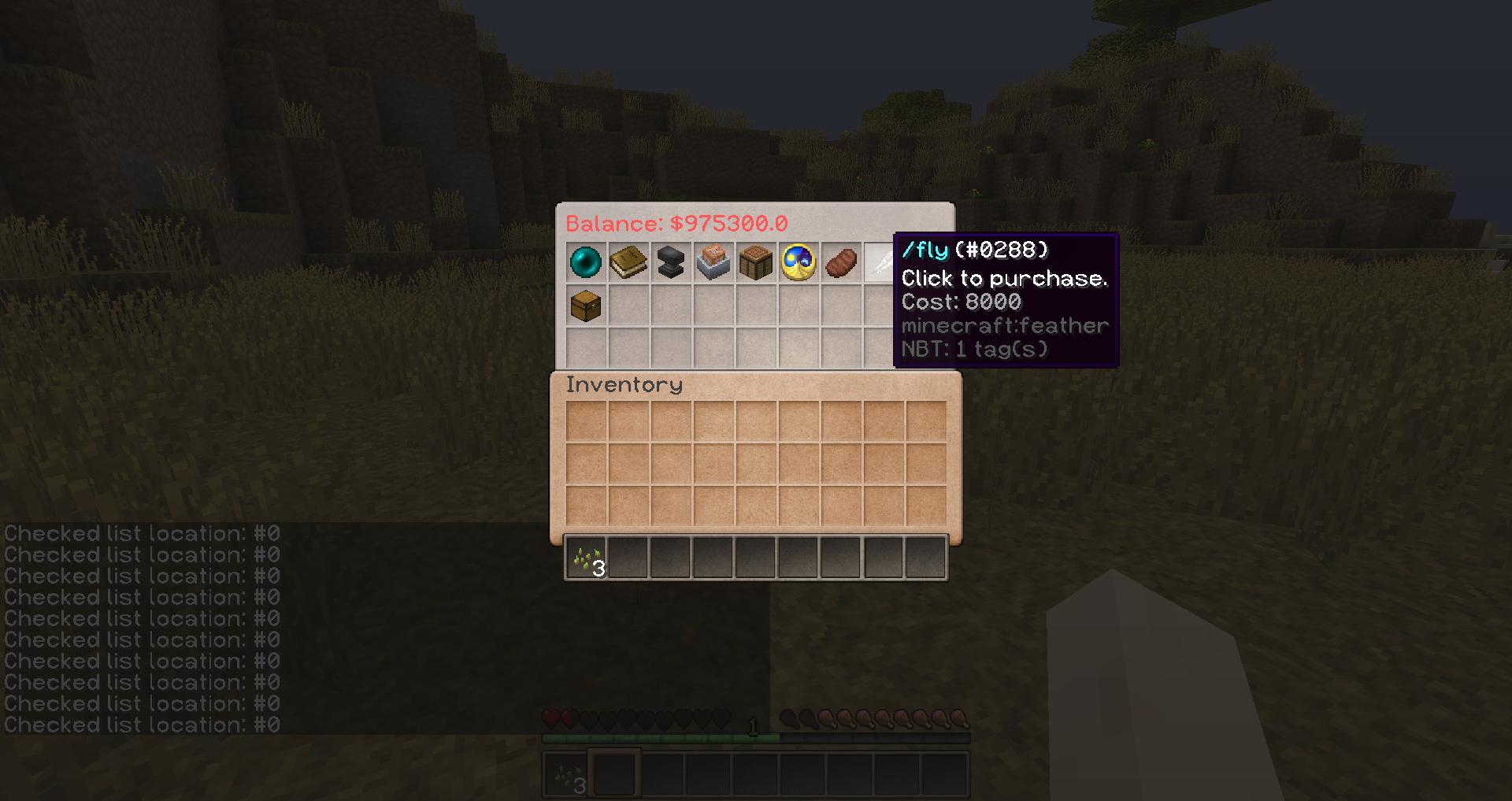Click the Balance $975300.0 text

pyautogui.click(x=677, y=224)
